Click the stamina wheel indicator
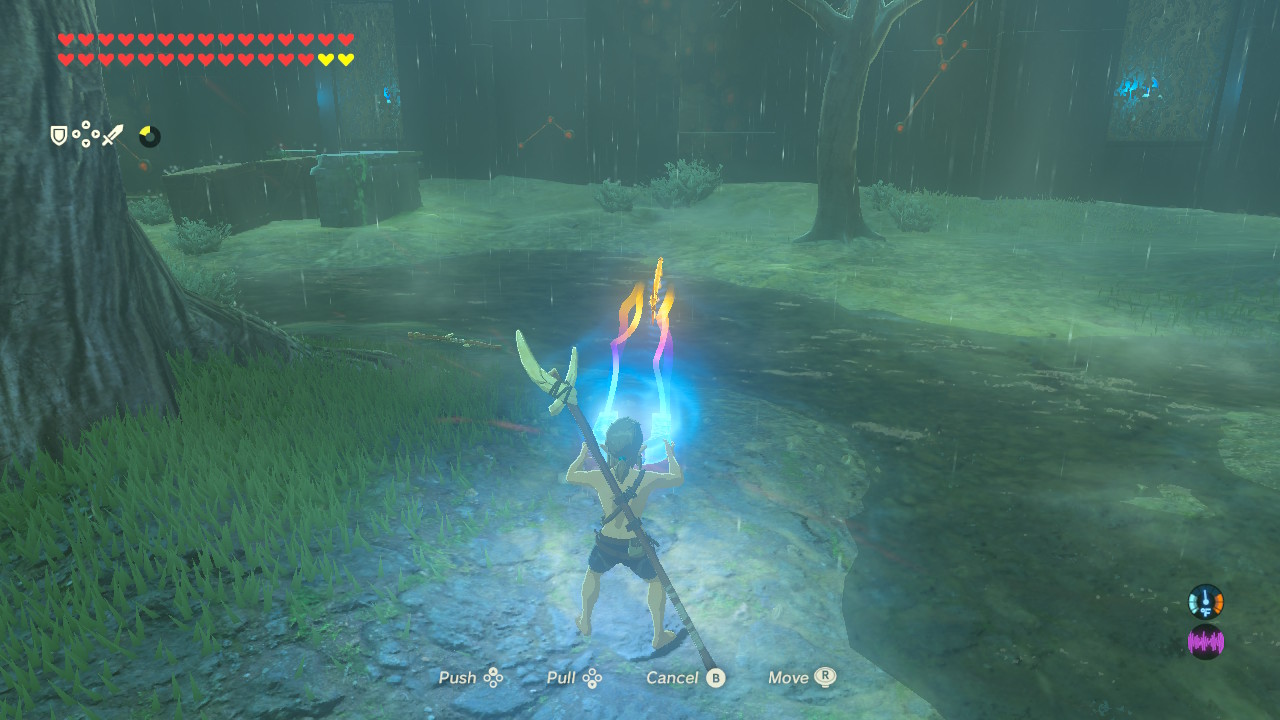Screen dimensions: 1280x720 150,135
